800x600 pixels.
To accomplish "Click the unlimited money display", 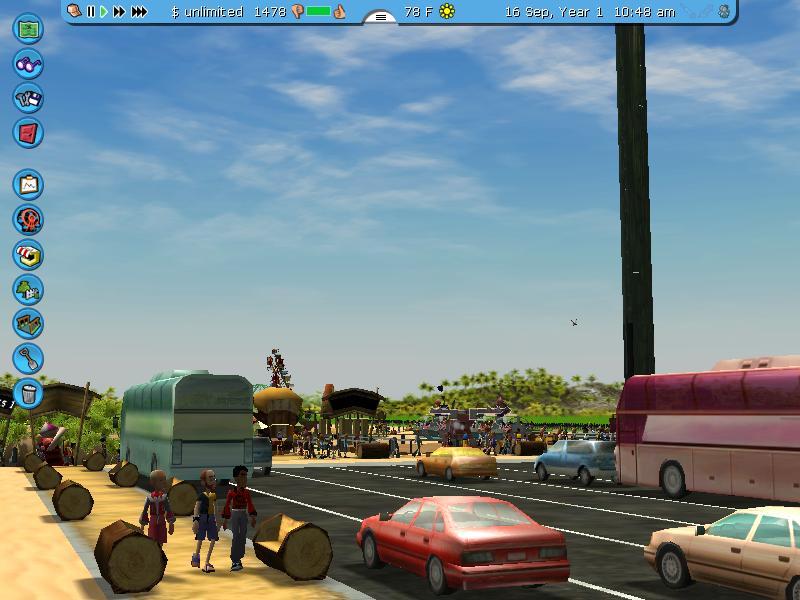I will pos(206,12).
